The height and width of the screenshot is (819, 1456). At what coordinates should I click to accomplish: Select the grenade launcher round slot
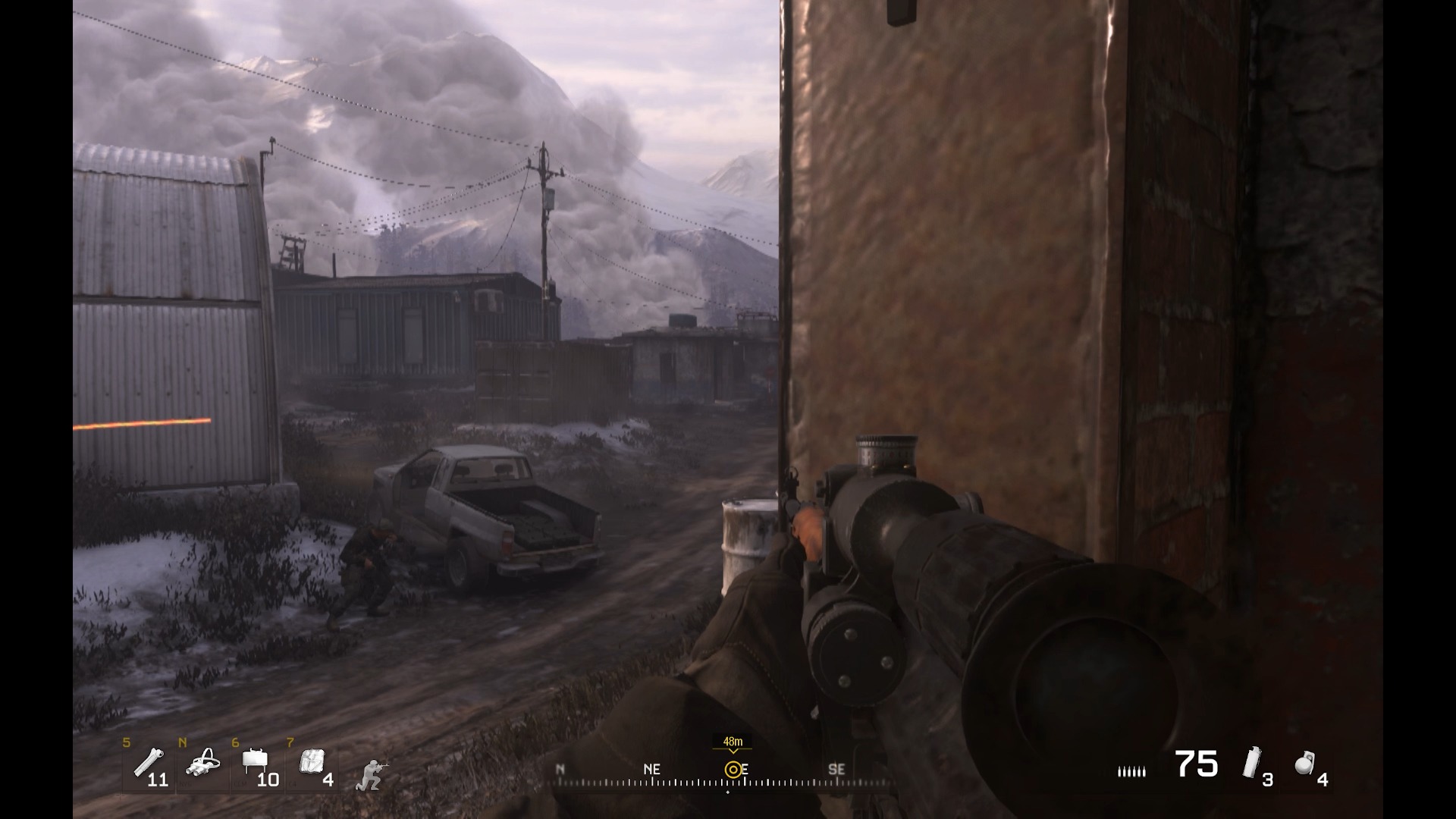click(x=147, y=763)
